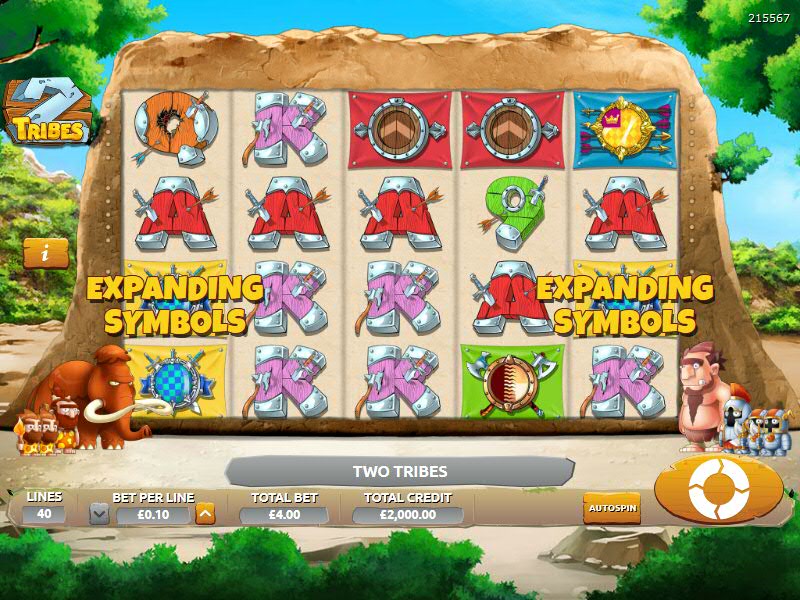This screenshot has height=600, width=800.
Task: Increase bet per line with up arrow
Action: 205,514
